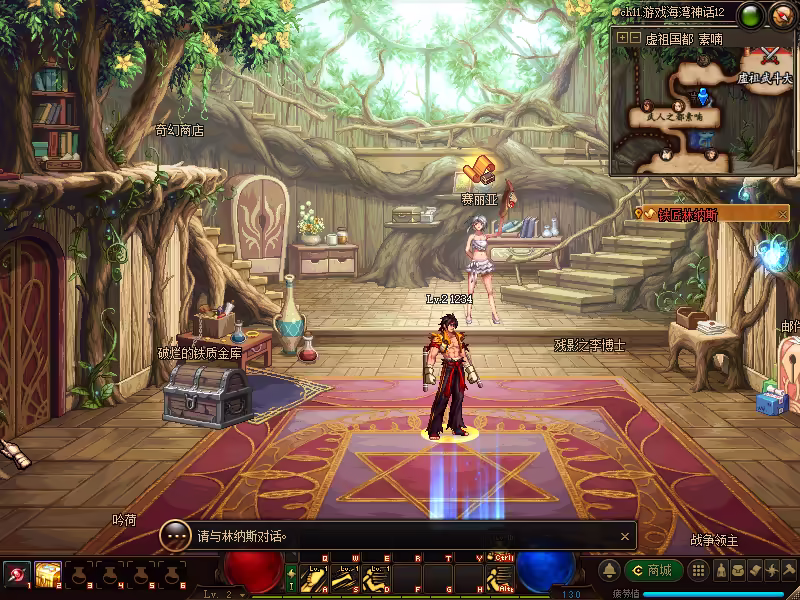The width and height of the screenshot is (800, 600).
Task: Click the town minimap
Action: tap(702, 110)
